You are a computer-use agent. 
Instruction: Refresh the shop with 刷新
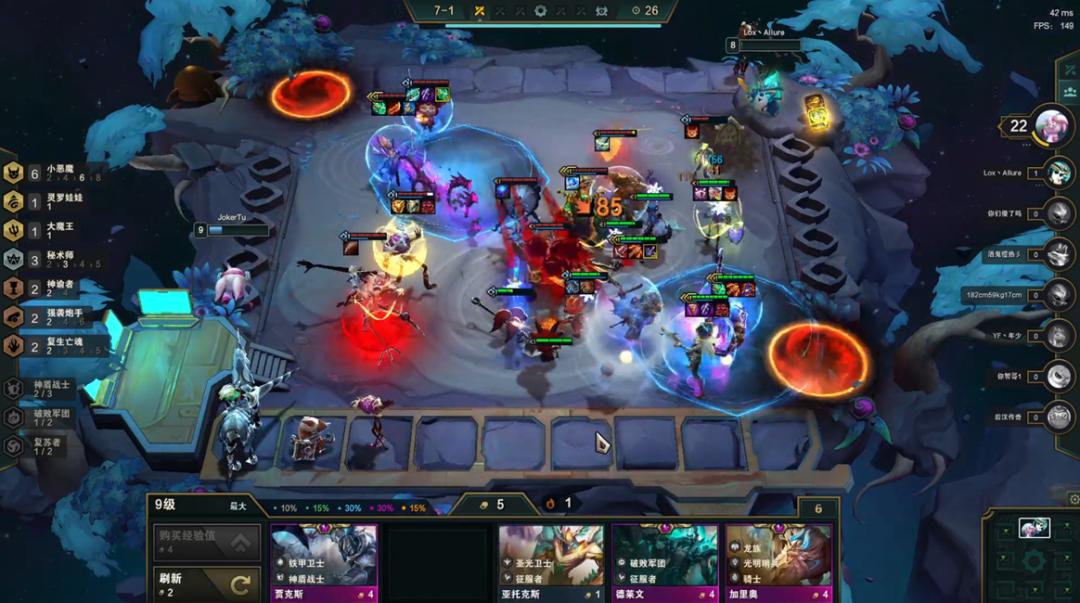[206, 584]
